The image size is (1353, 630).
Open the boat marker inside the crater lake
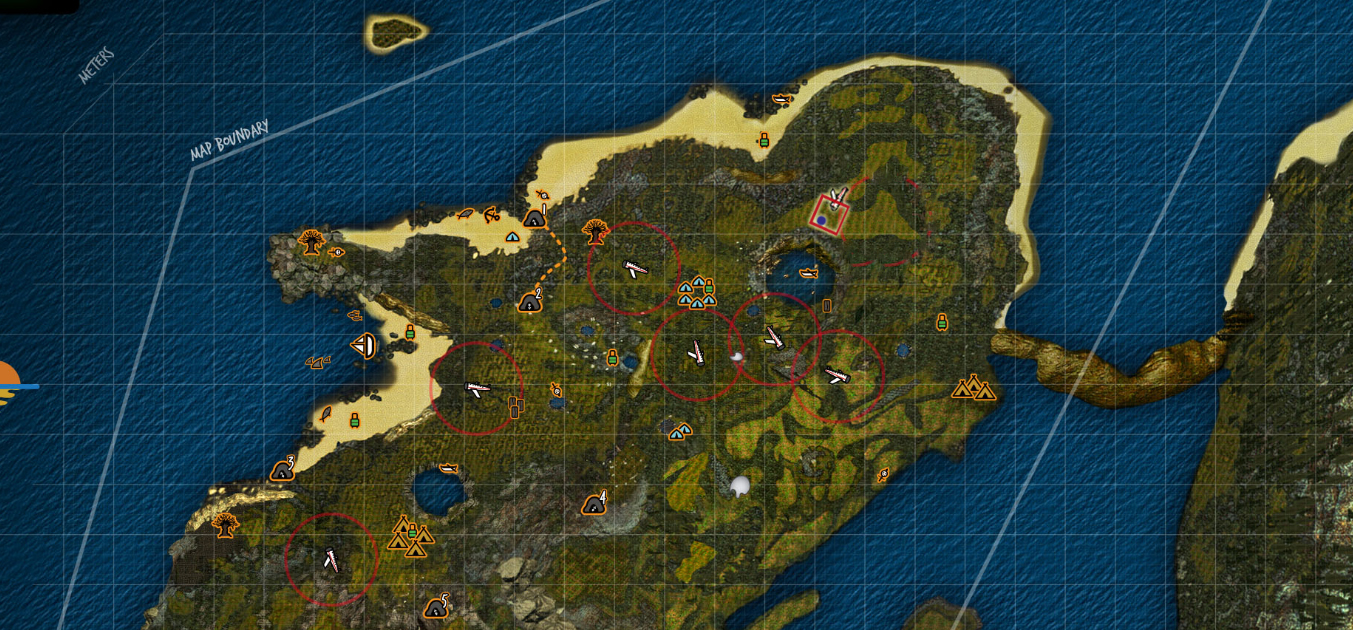(808, 272)
